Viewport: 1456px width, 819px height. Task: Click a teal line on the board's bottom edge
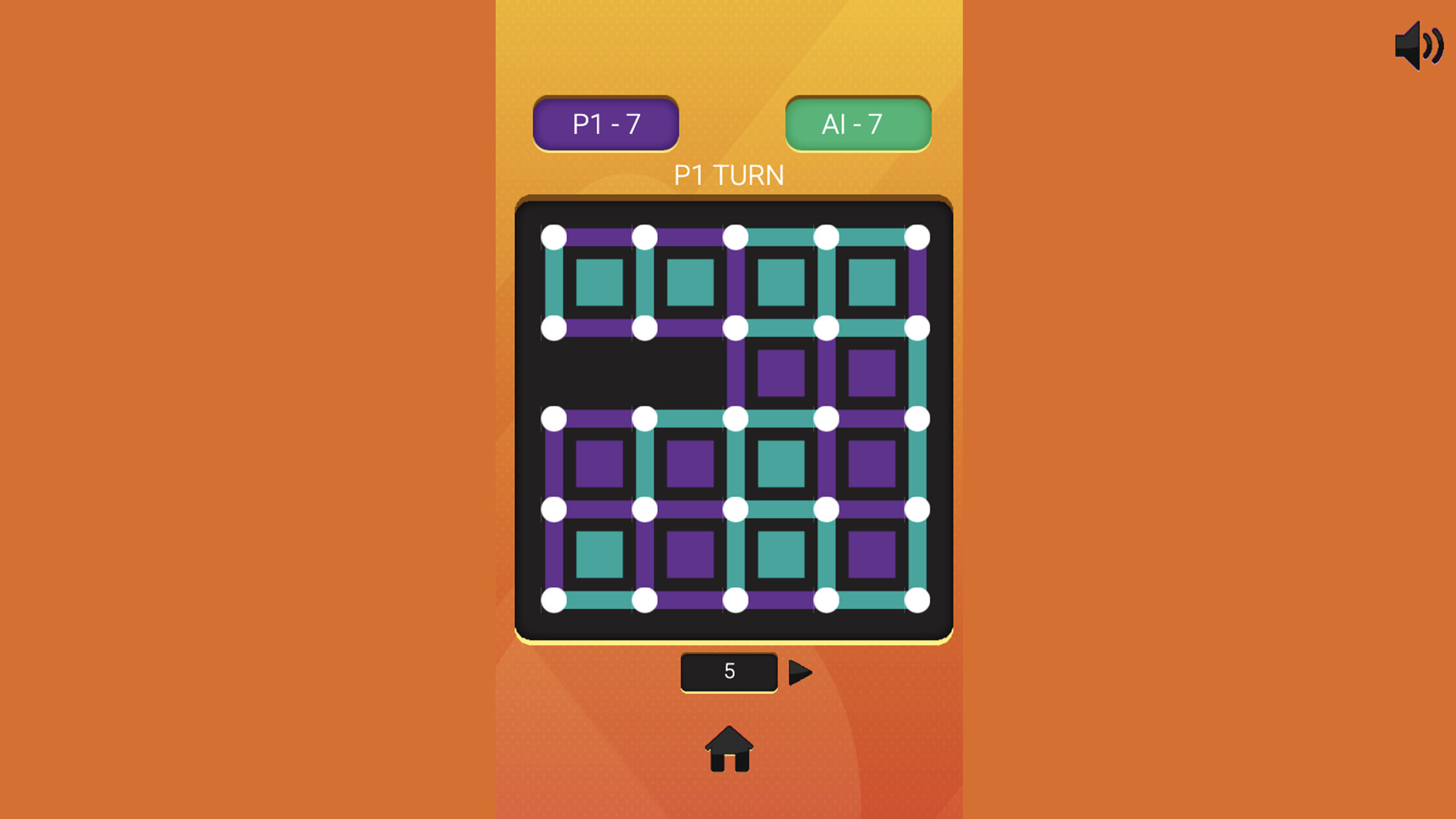[598, 598]
